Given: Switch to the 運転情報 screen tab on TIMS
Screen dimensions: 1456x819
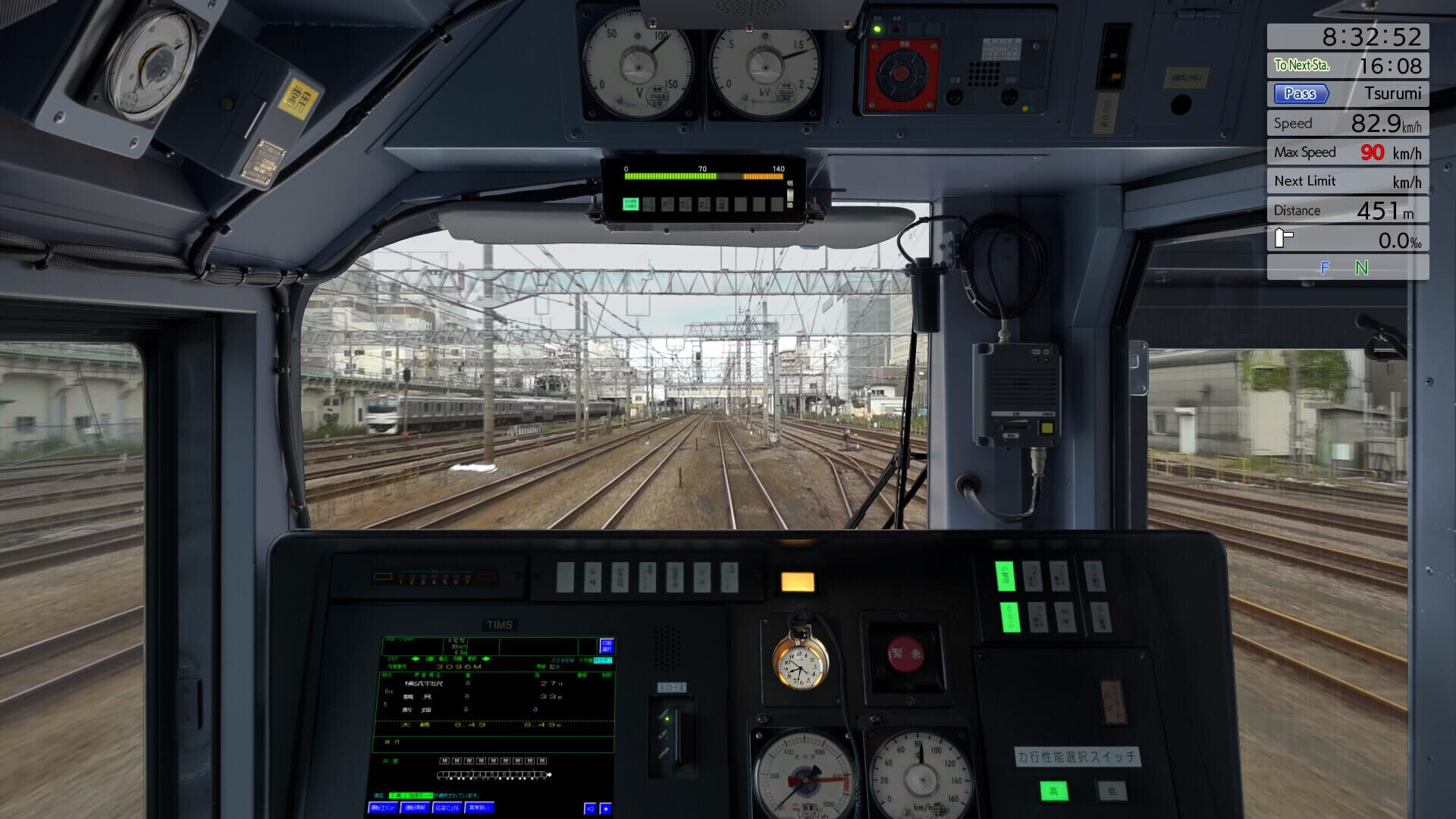Looking at the screenshot, I should click(x=414, y=808).
